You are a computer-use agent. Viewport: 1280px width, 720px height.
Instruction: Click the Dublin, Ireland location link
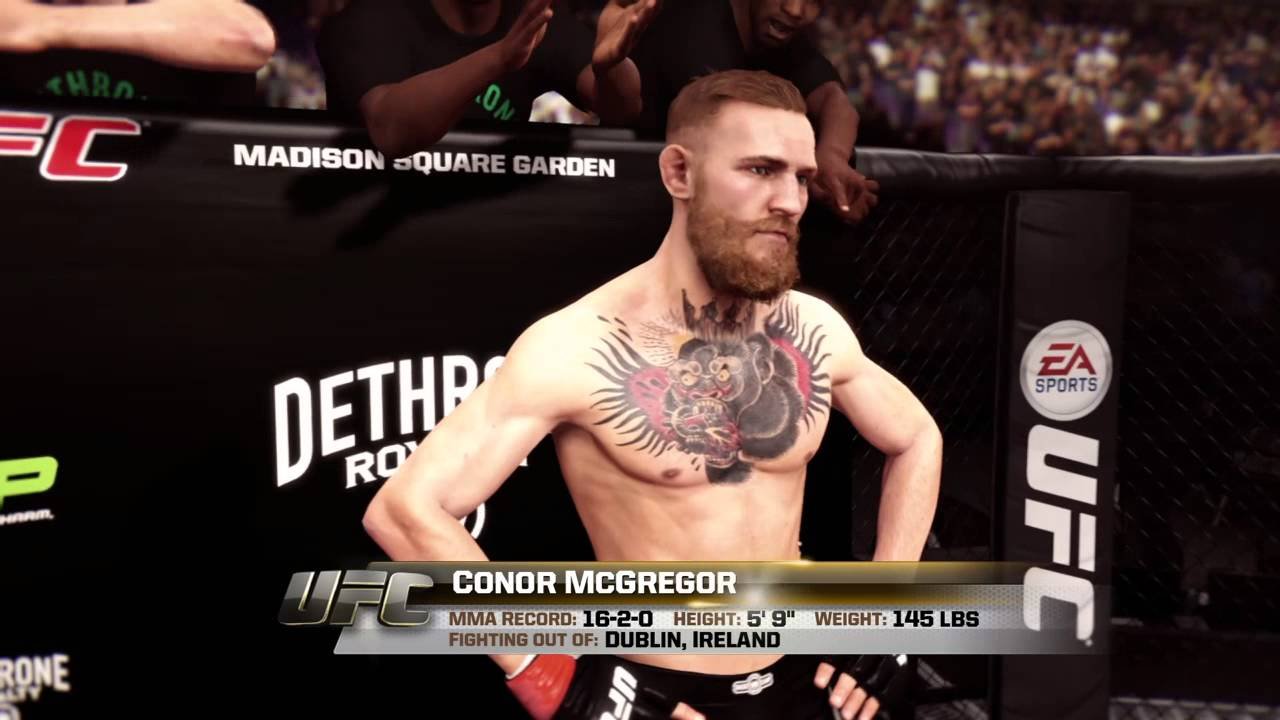point(690,642)
